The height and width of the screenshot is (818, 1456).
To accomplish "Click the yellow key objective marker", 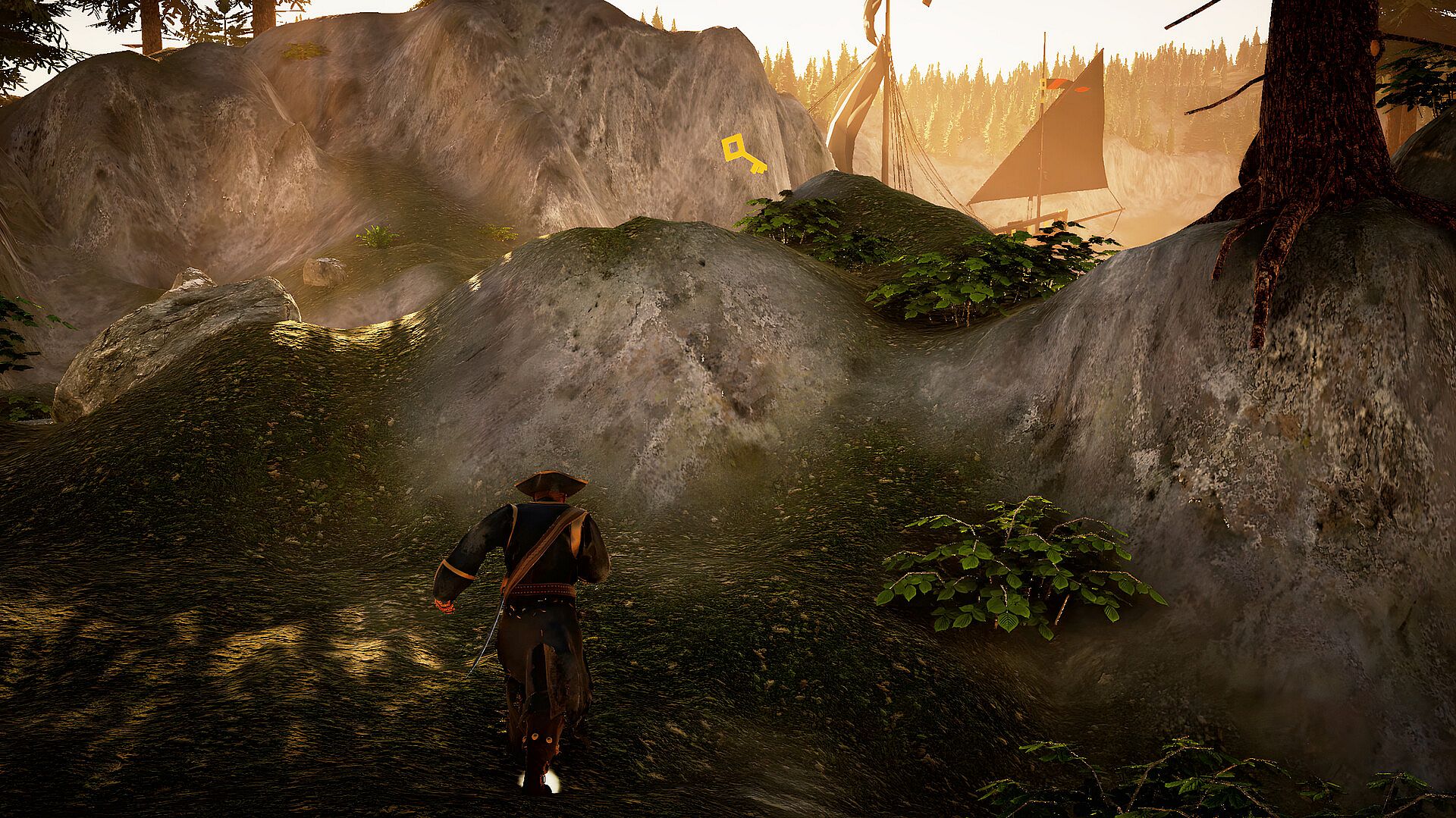I will [x=742, y=153].
